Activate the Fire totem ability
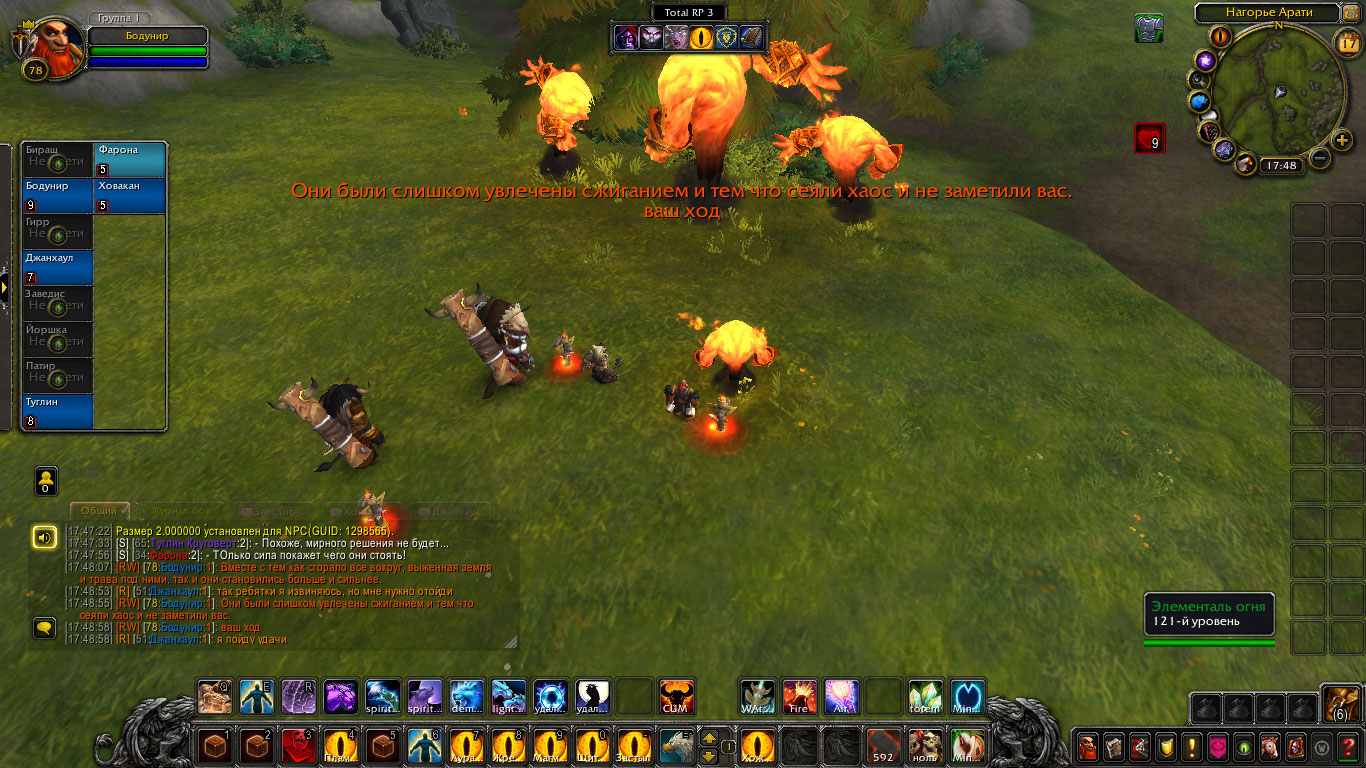 coord(799,697)
